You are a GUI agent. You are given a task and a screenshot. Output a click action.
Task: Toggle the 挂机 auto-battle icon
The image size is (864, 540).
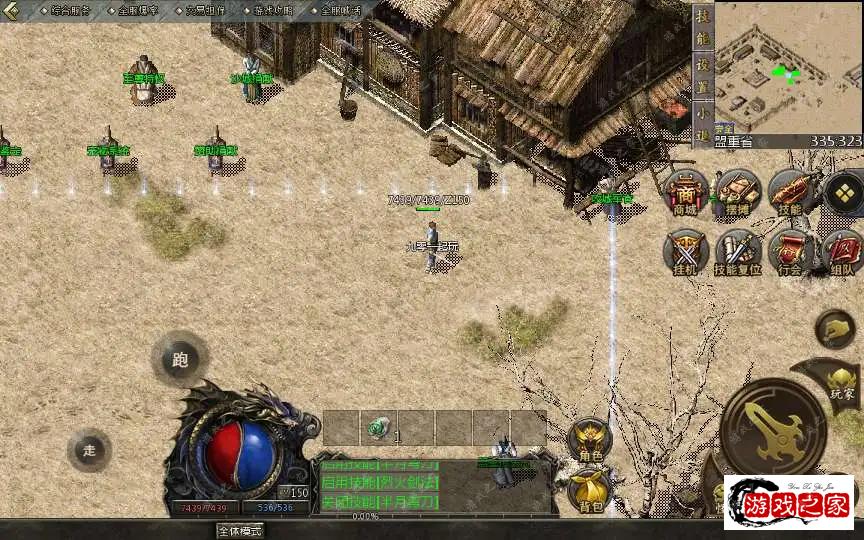pyautogui.click(x=685, y=251)
